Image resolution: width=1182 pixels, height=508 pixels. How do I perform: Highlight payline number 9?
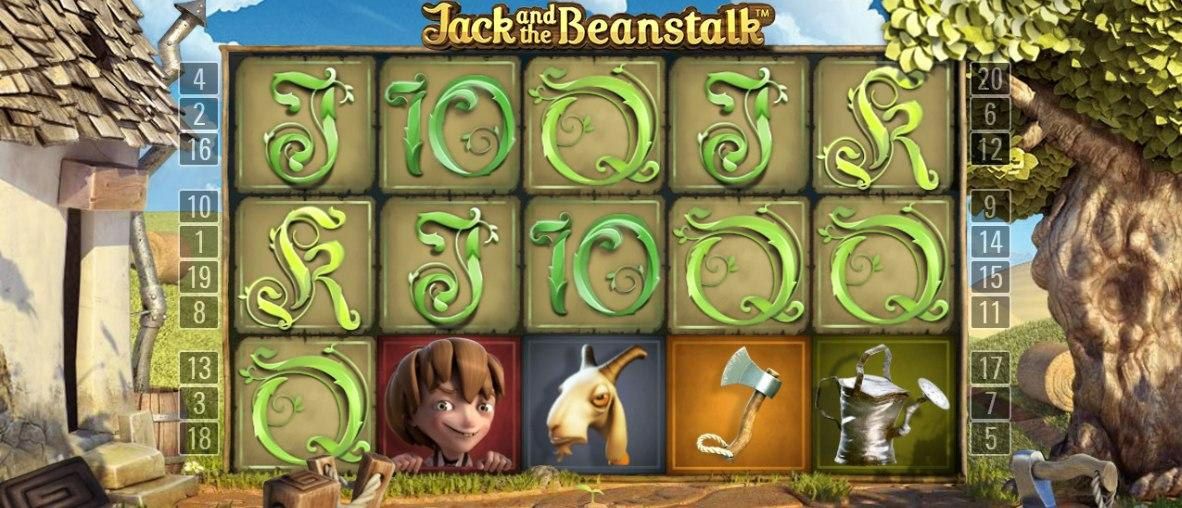991,207
